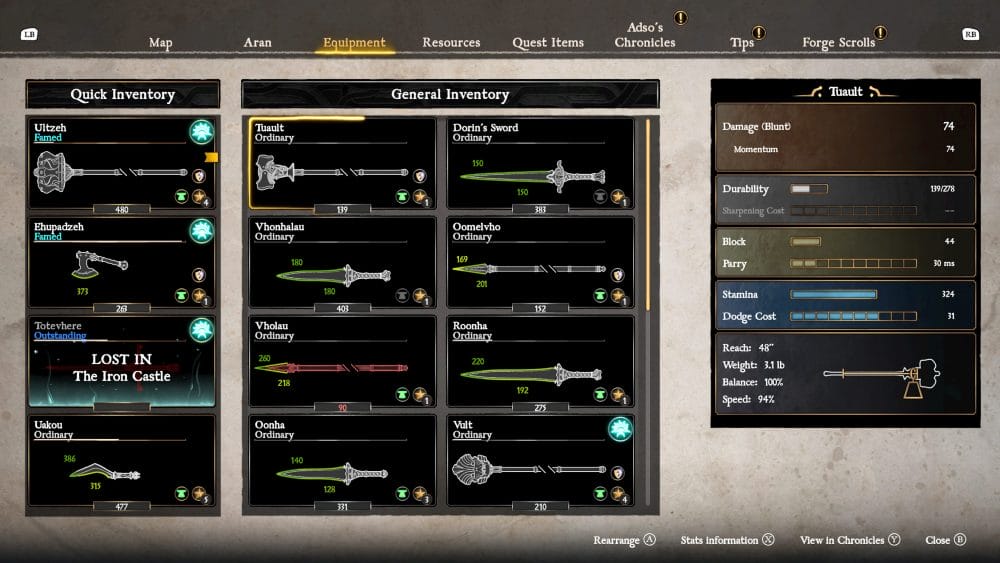
Task: Select the Oonha sword slot
Action: click(x=341, y=461)
